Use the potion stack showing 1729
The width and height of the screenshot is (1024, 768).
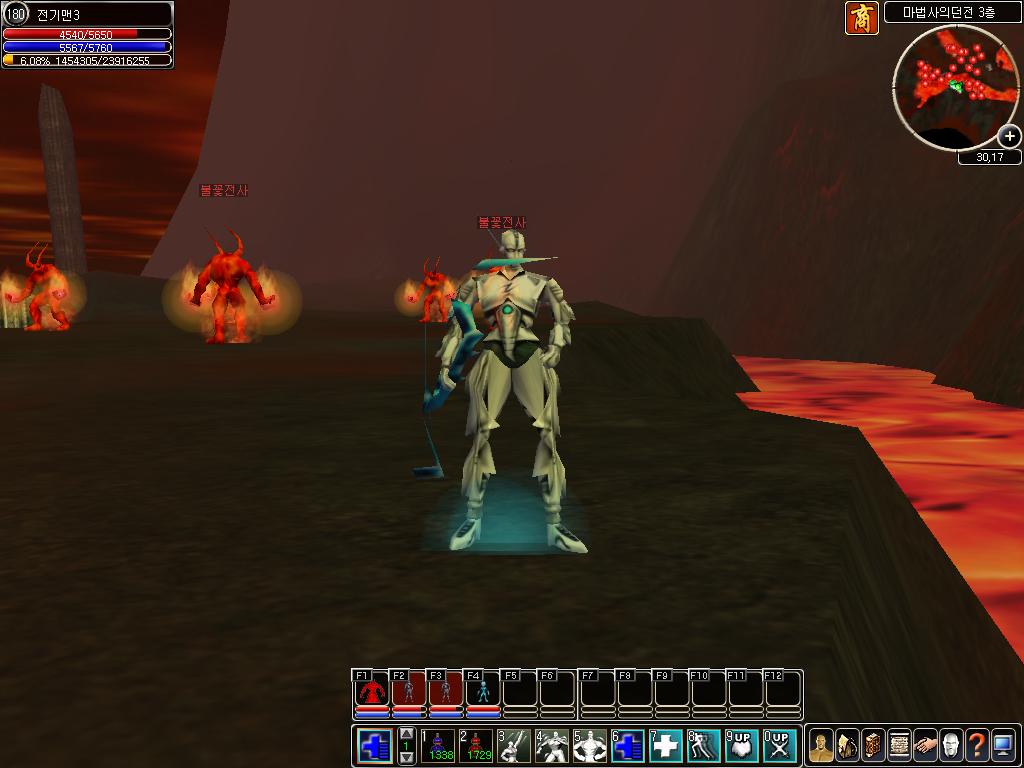[x=476, y=746]
